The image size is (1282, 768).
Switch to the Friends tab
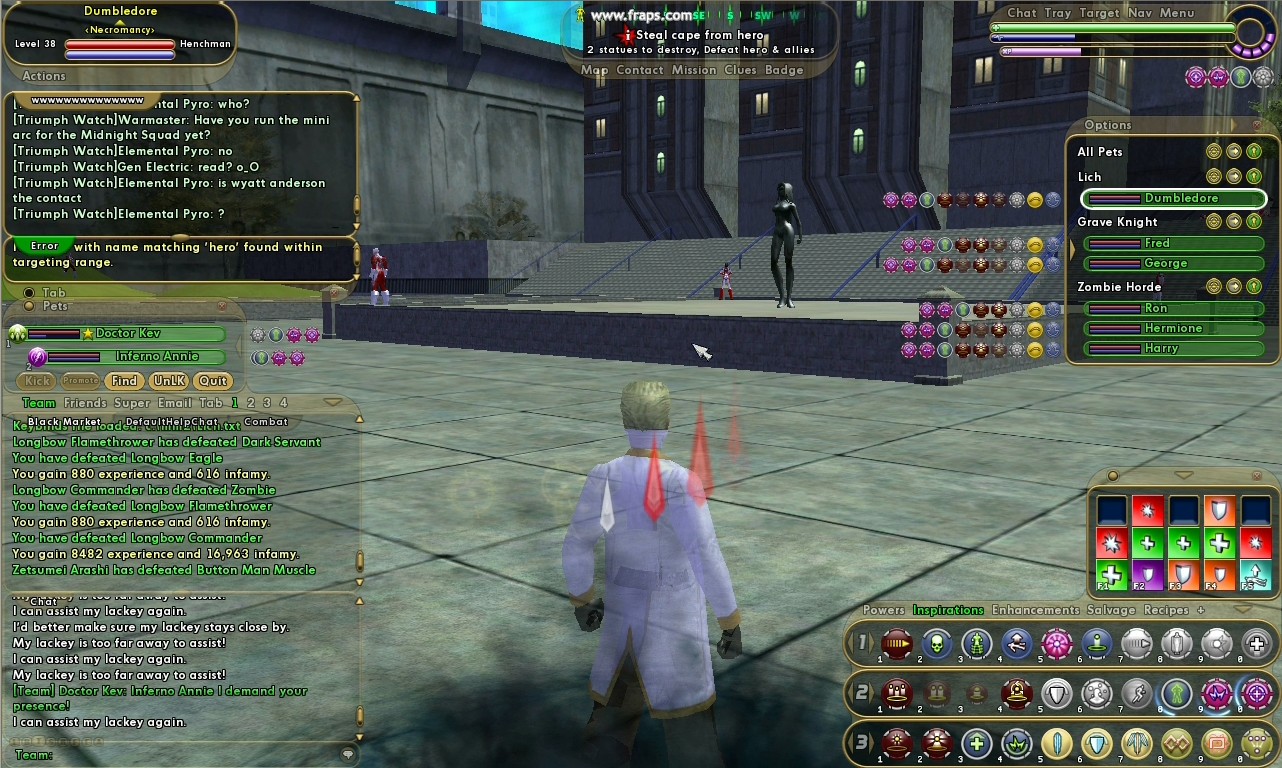click(85, 403)
